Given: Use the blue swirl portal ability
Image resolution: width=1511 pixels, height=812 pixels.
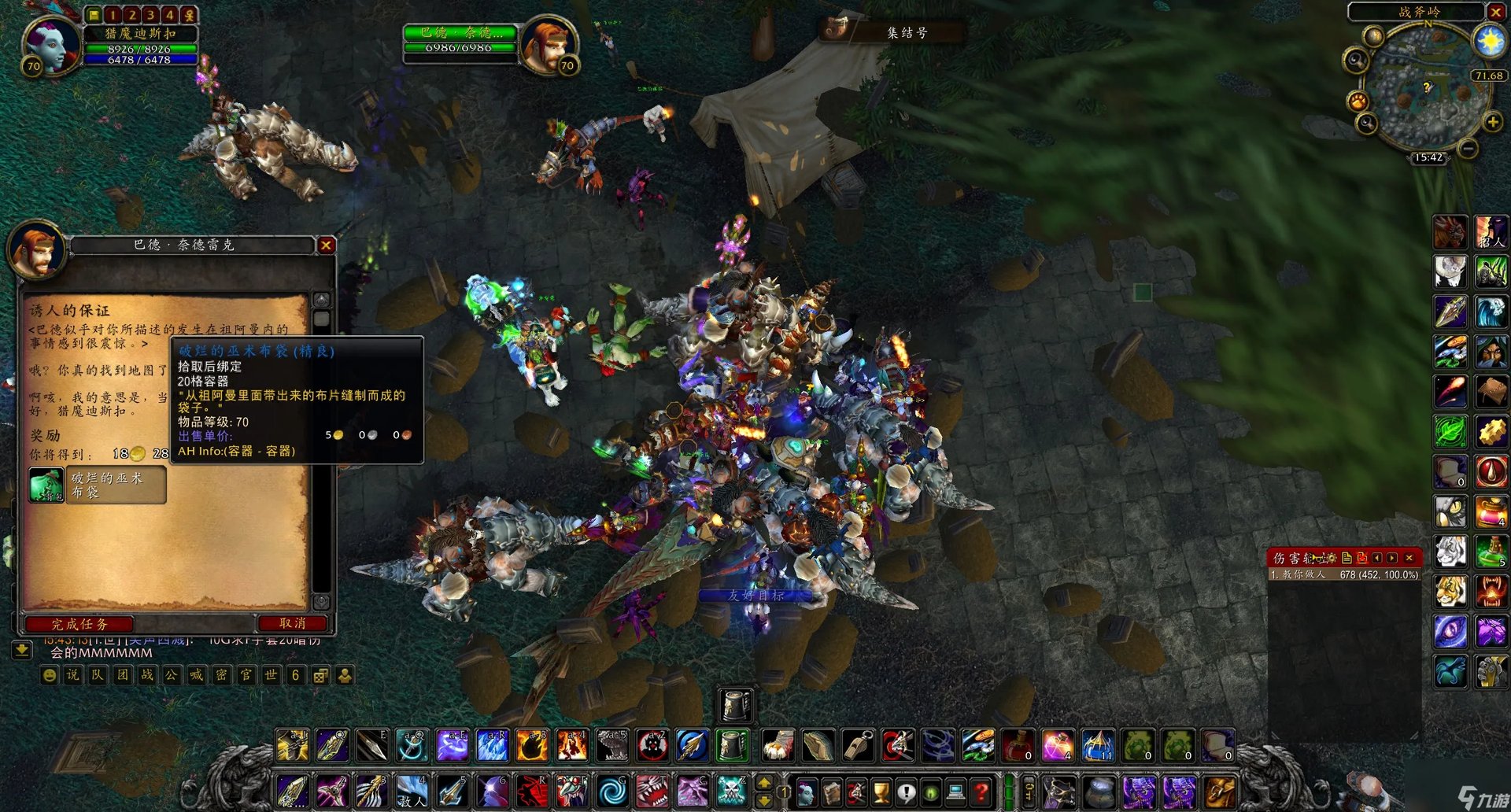Looking at the screenshot, I should pos(612,792).
